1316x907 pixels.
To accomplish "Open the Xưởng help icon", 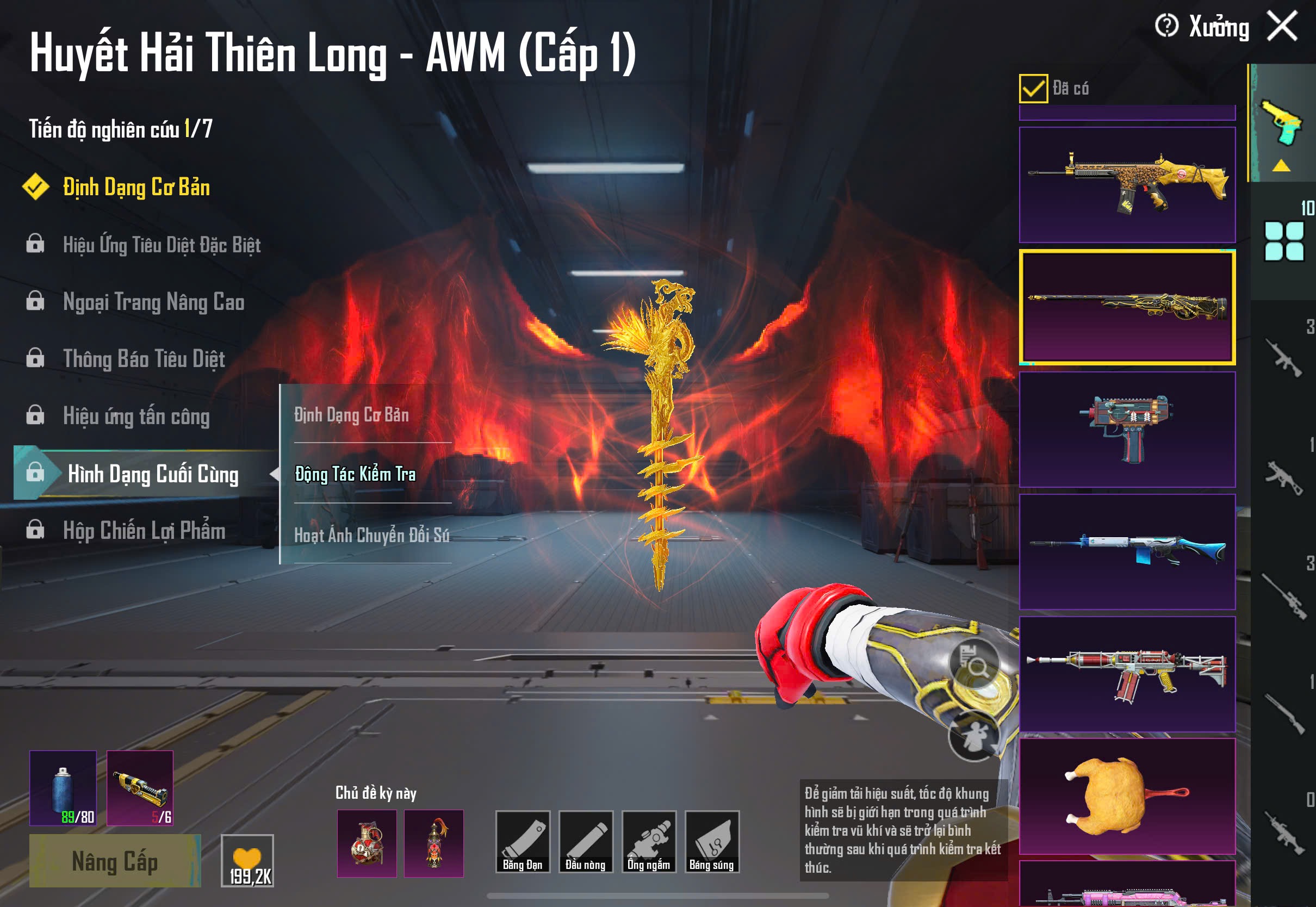I will click(1166, 26).
